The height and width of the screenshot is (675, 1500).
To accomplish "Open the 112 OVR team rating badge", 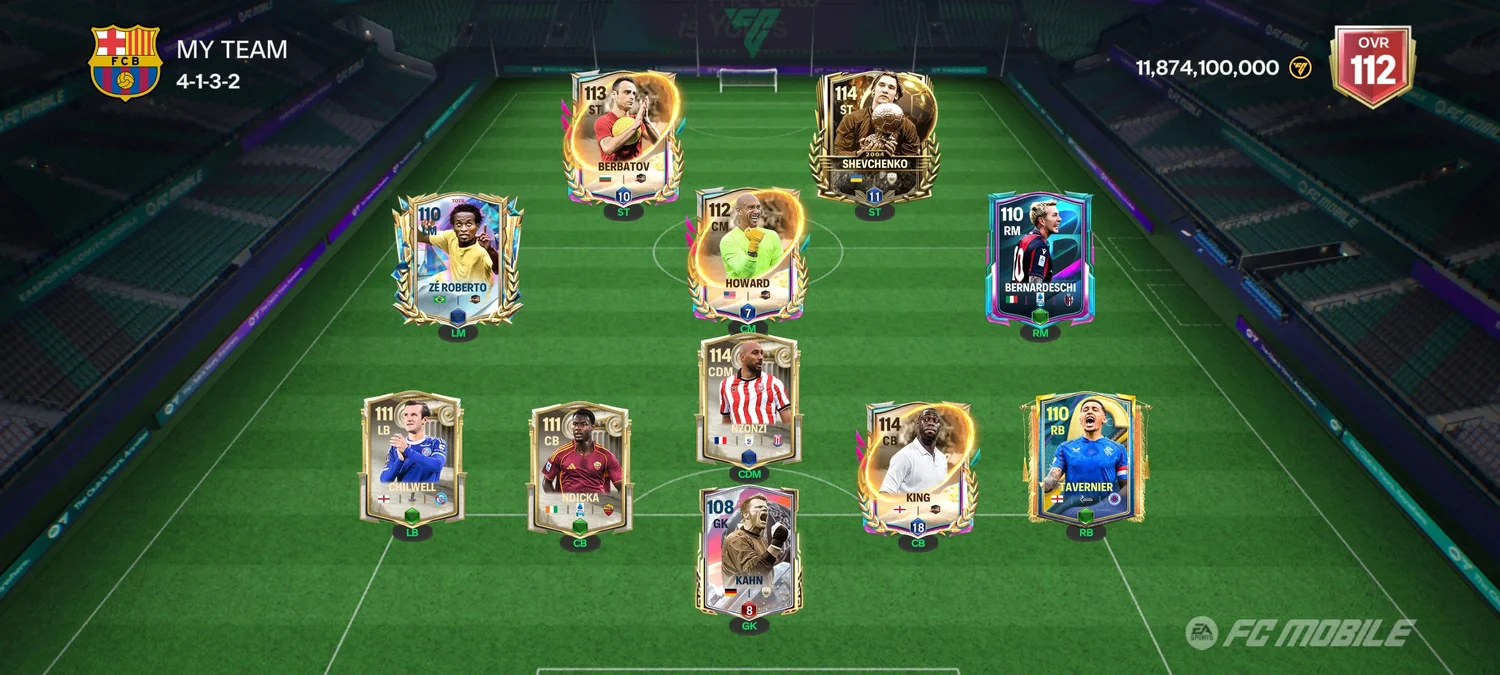I will [x=1371, y=66].
